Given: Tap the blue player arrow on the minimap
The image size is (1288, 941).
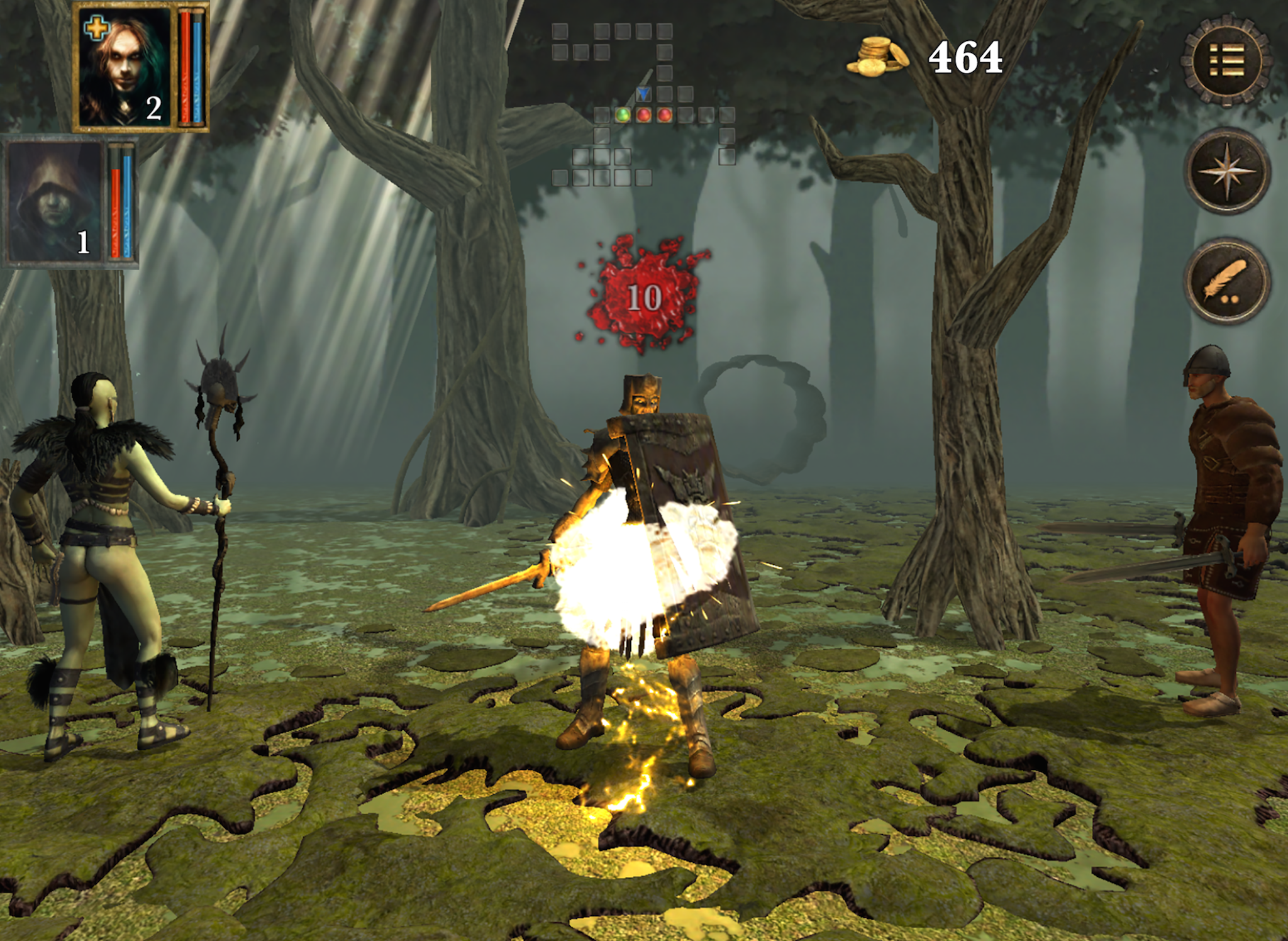Looking at the screenshot, I should (x=643, y=94).
